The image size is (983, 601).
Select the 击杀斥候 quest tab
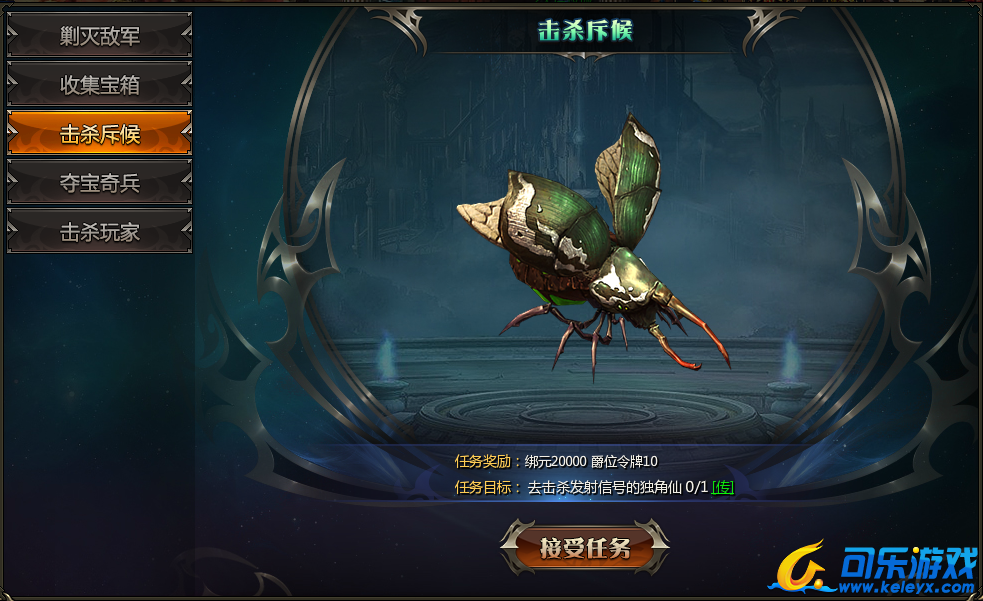coord(99,134)
